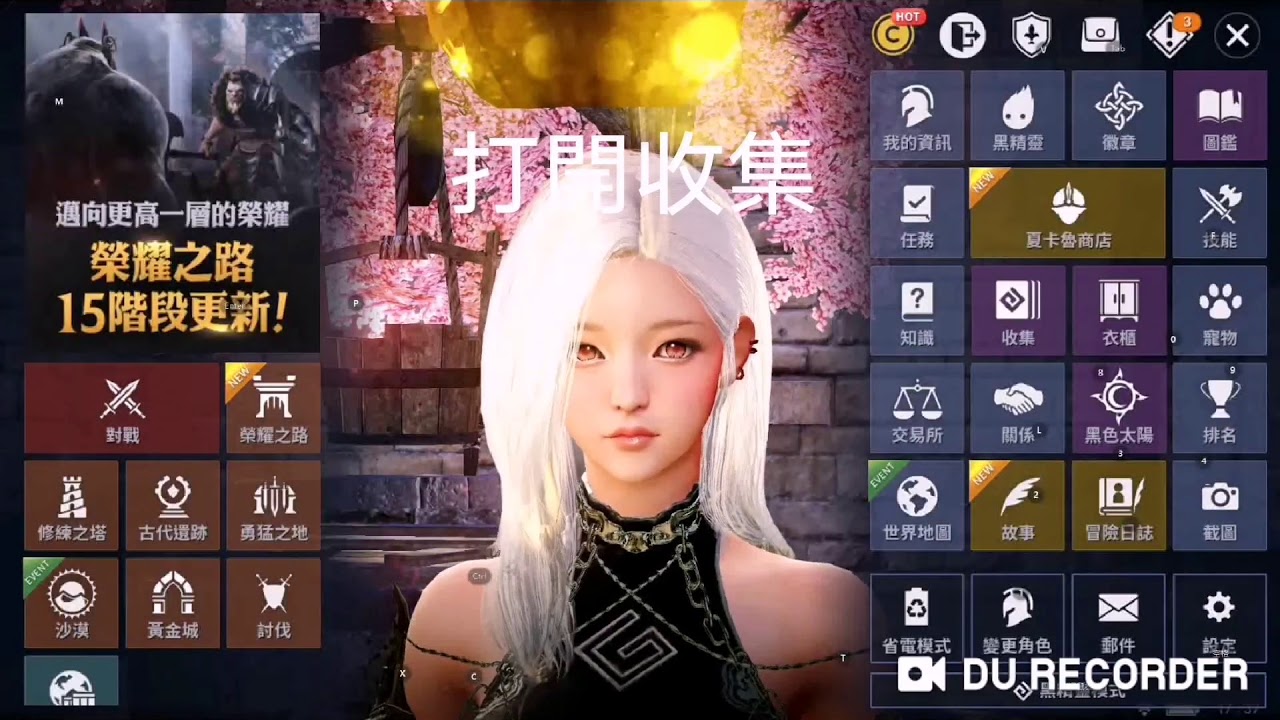Open the 黑精靈 Black Spirit panel

coord(1018,117)
